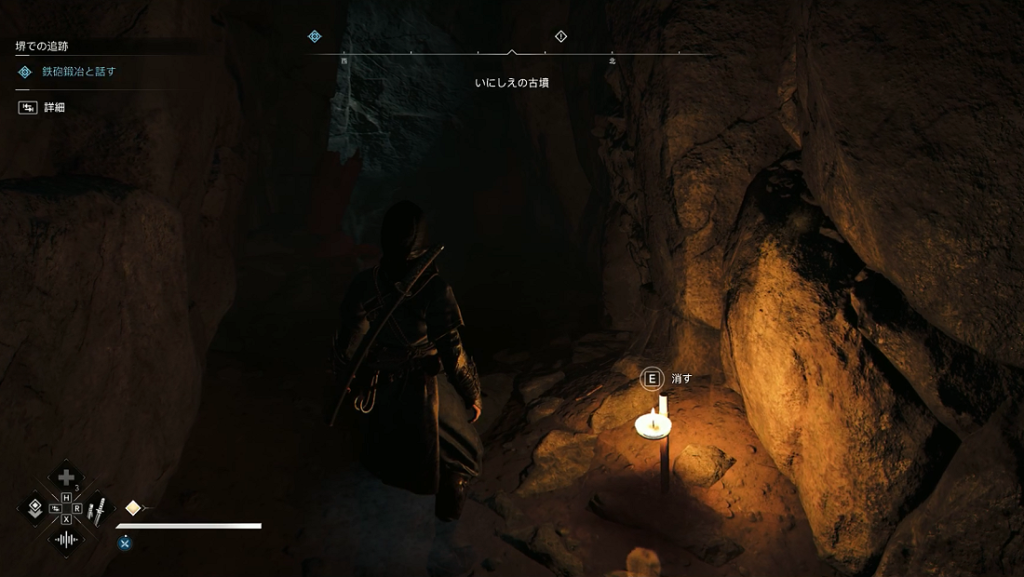Click the blue crossed-swords status icon
This screenshot has height=577, width=1024.
(125, 543)
